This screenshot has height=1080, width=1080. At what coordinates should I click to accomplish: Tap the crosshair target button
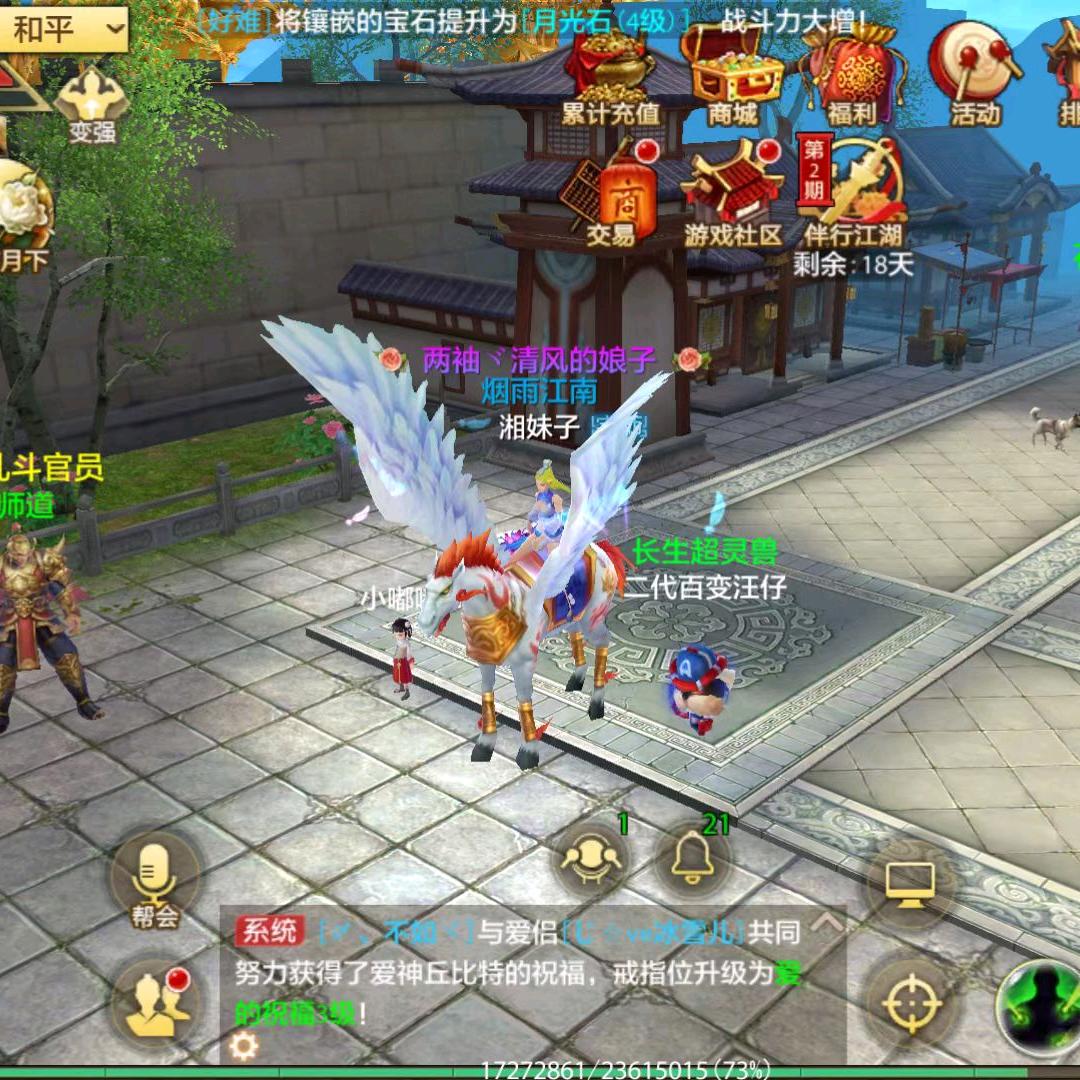click(x=910, y=1000)
